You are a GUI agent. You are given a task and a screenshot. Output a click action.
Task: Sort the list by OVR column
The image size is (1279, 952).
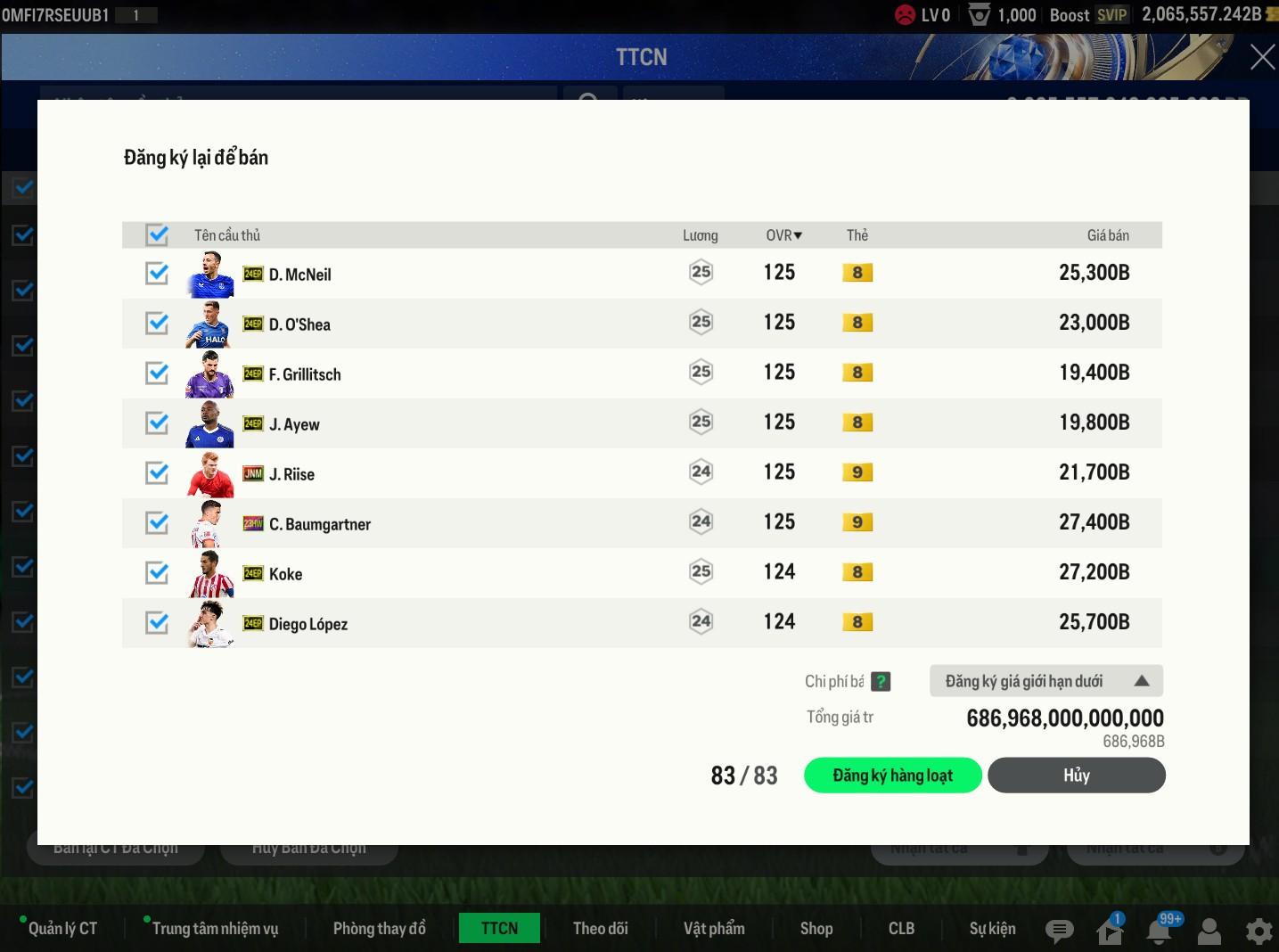(x=783, y=235)
